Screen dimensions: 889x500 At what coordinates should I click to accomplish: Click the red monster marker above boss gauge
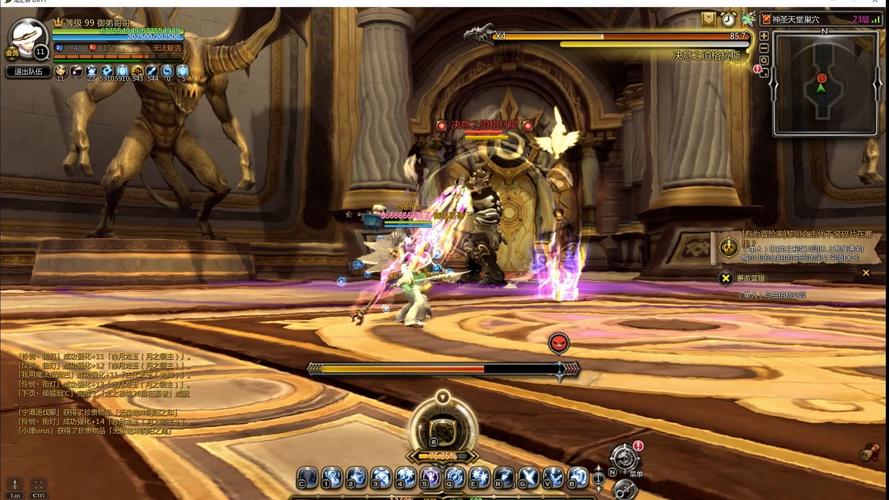(x=559, y=343)
